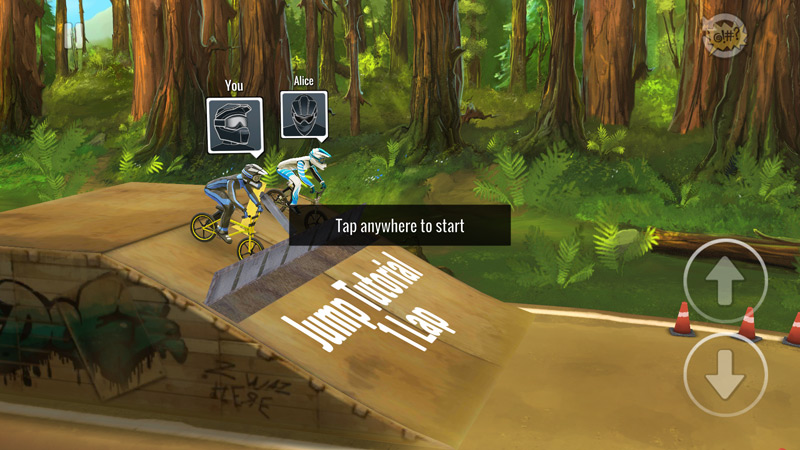Pause the race with the pause button
The width and height of the screenshot is (800, 450).
click(72, 37)
